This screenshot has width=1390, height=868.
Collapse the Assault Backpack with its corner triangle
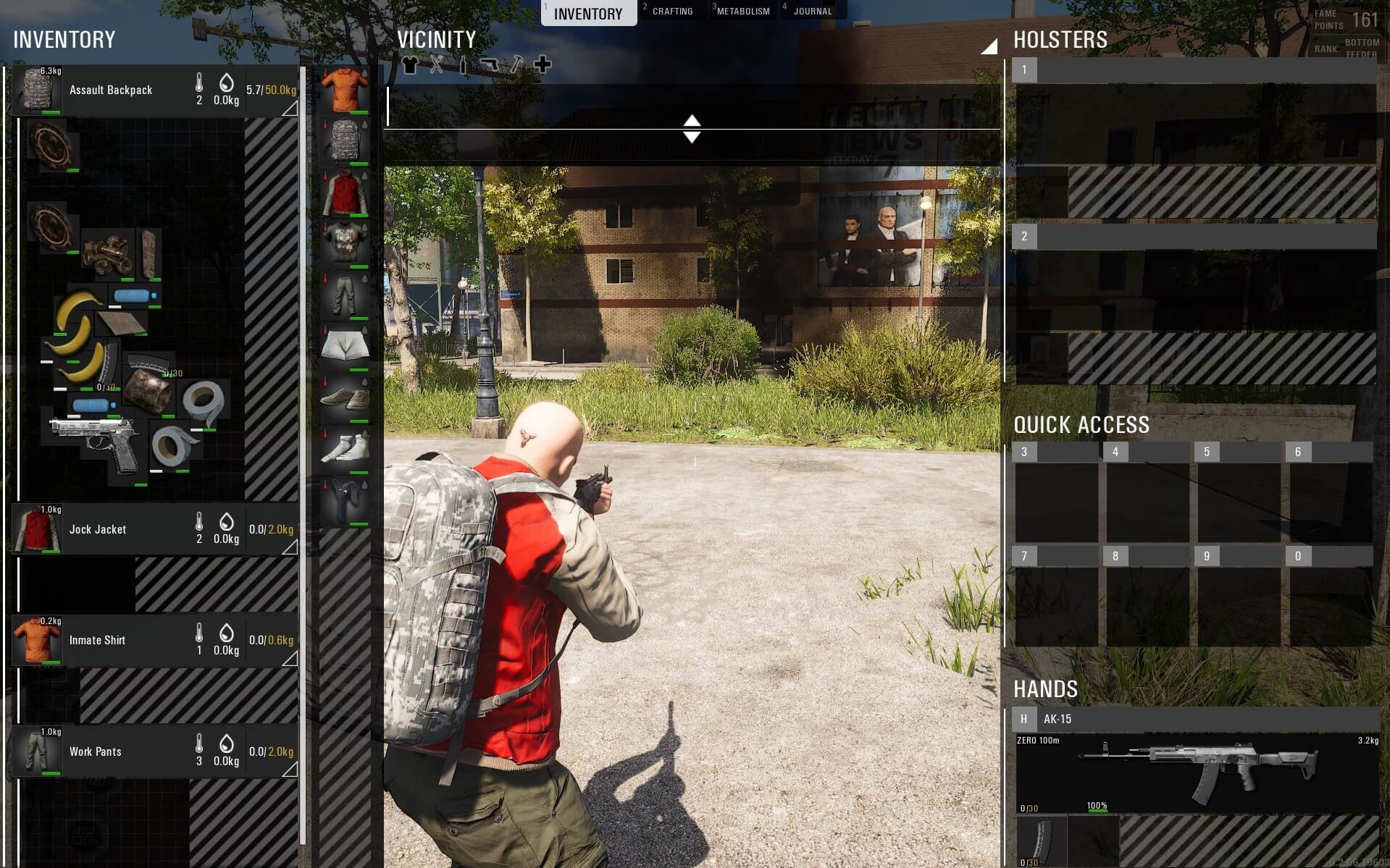click(x=290, y=109)
